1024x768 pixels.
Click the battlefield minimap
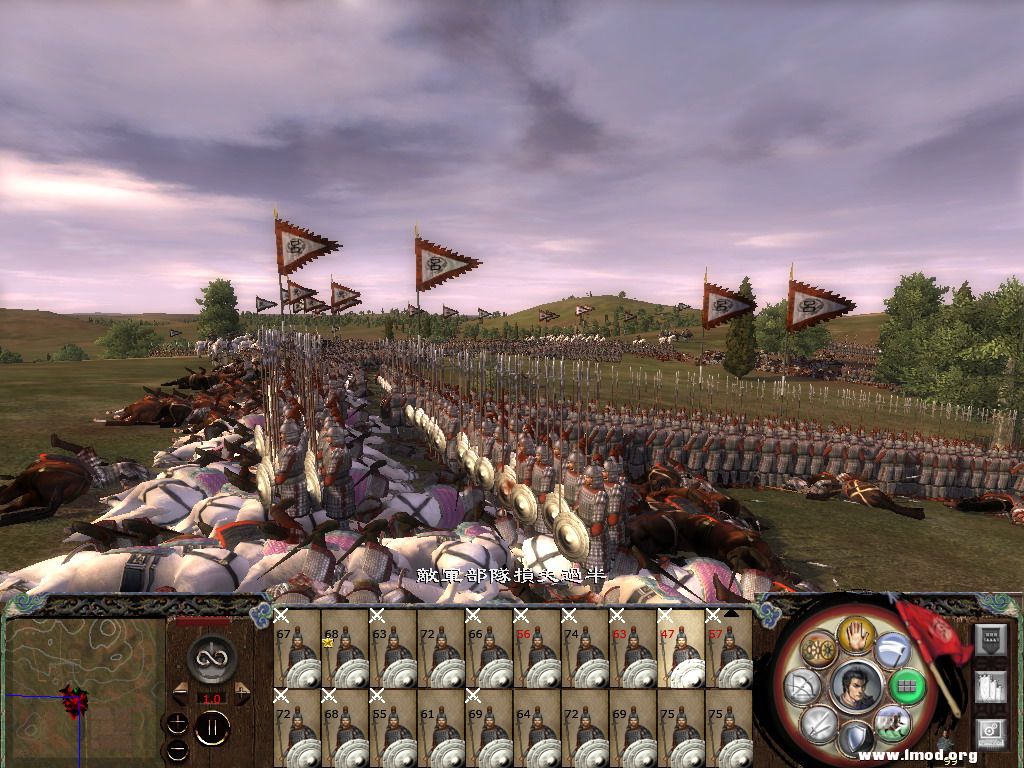[x=84, y=691]
